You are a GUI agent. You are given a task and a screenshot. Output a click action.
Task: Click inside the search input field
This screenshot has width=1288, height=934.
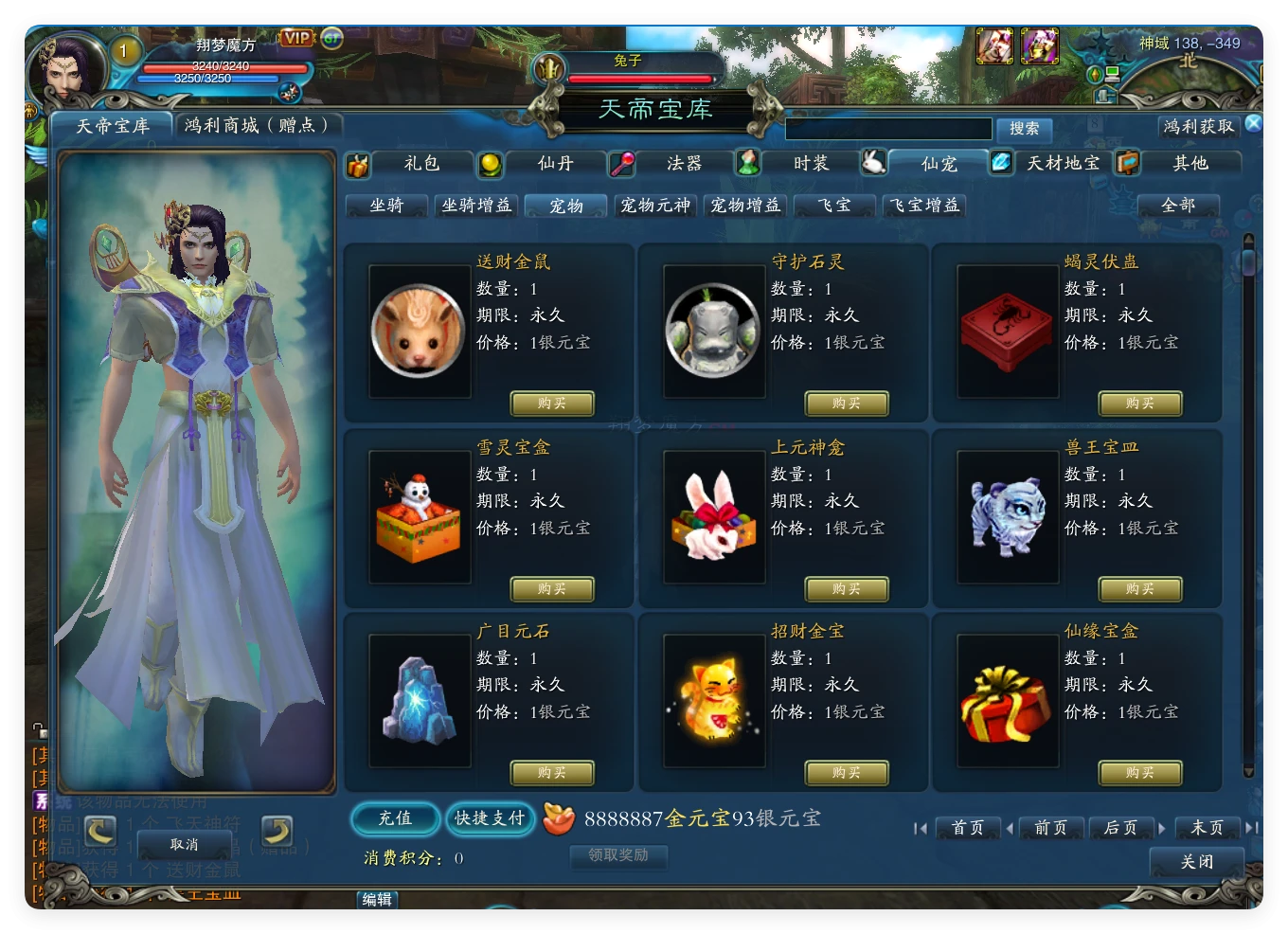coord(888,129)
